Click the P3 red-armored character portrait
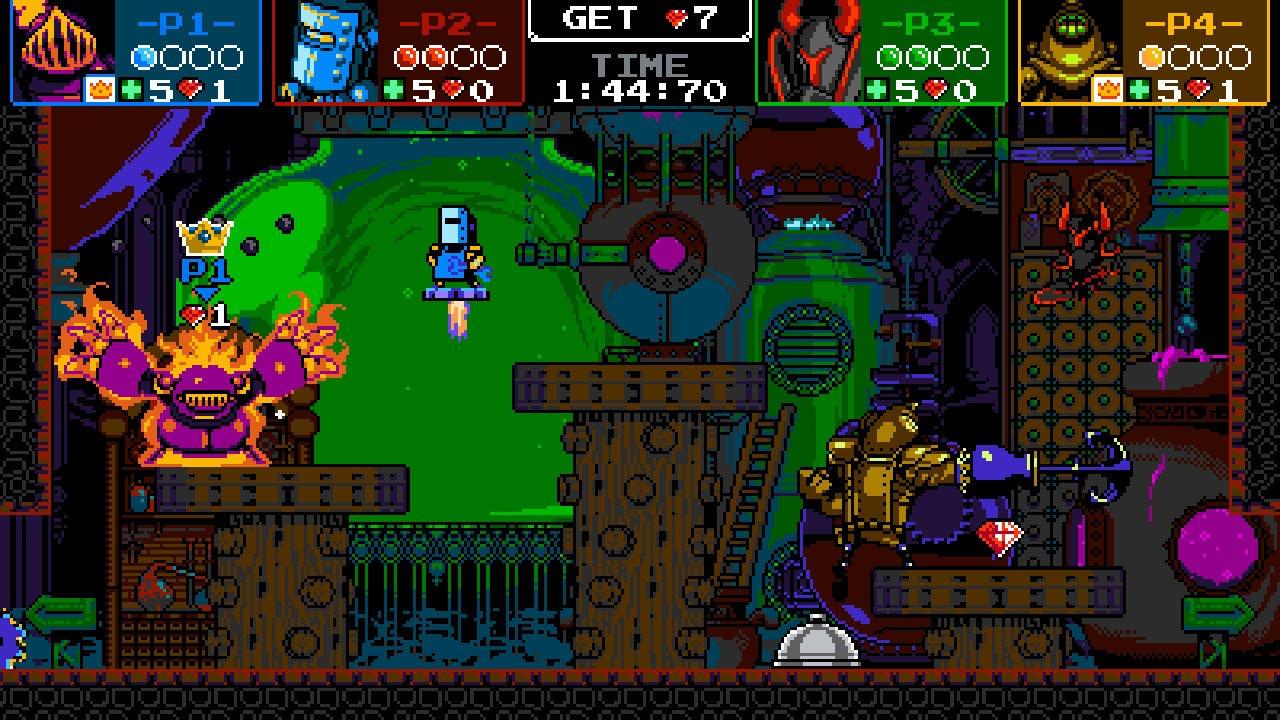The image size is (1280, 720). 810,48
